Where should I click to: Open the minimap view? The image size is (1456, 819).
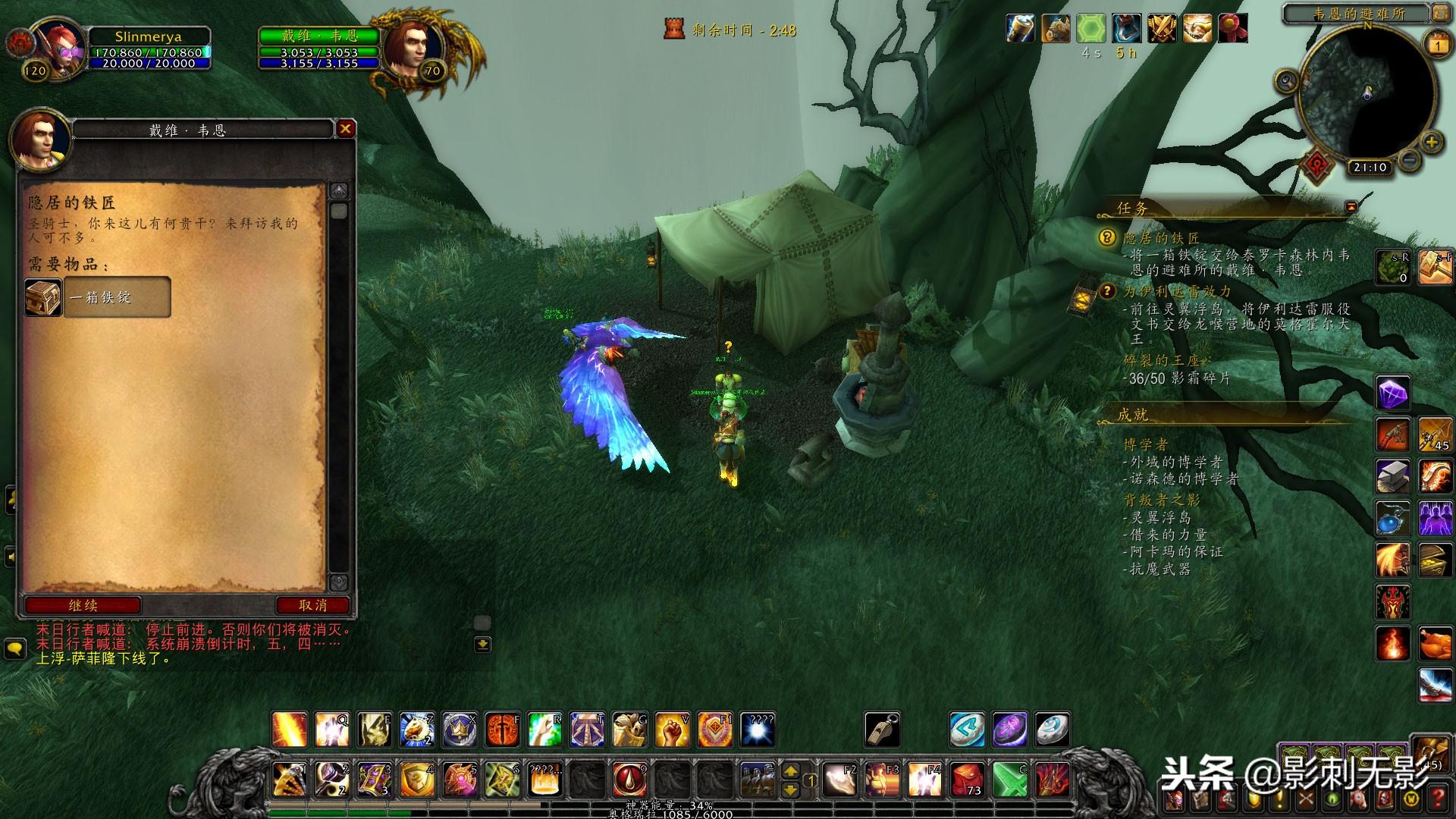coord(1367,91)
